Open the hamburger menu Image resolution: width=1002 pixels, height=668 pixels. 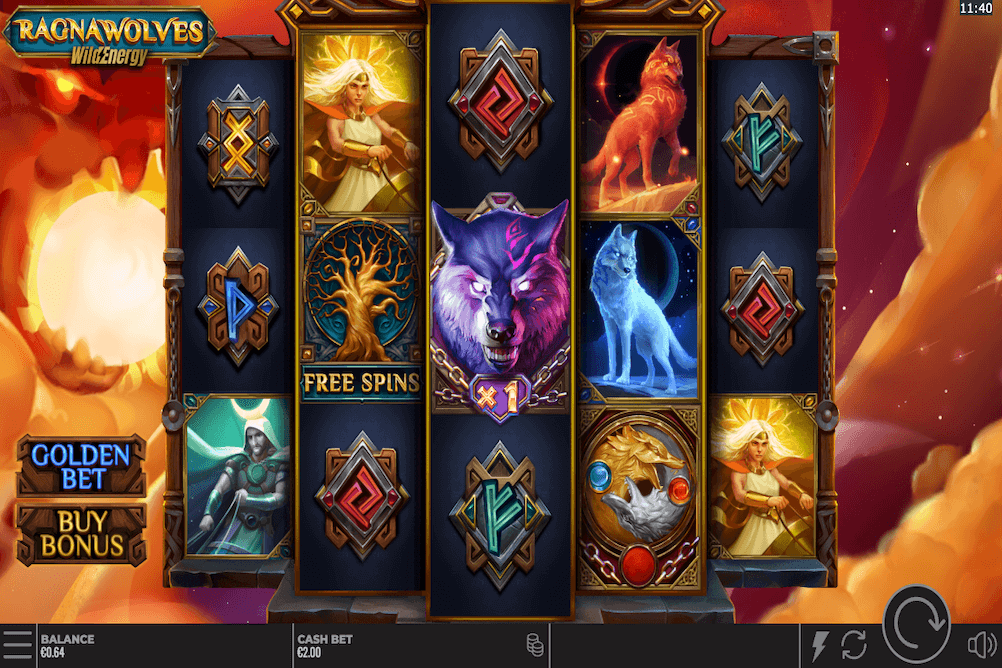[x=16, y=645]
